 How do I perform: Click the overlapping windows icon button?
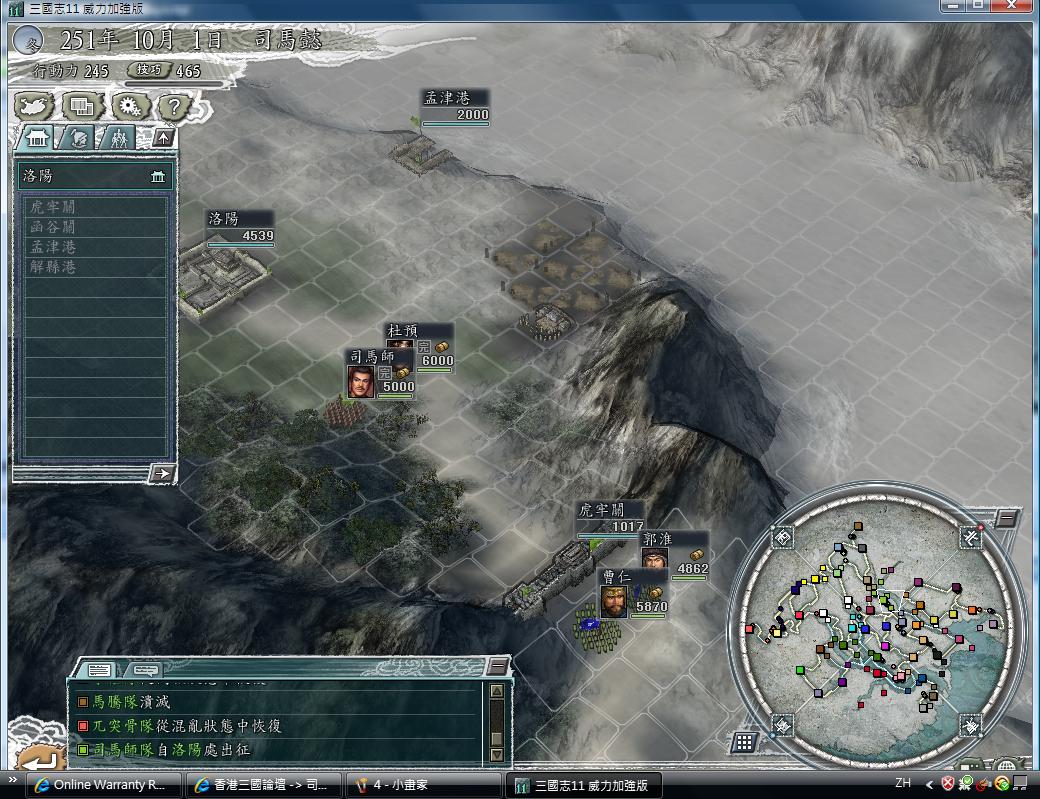82,105
